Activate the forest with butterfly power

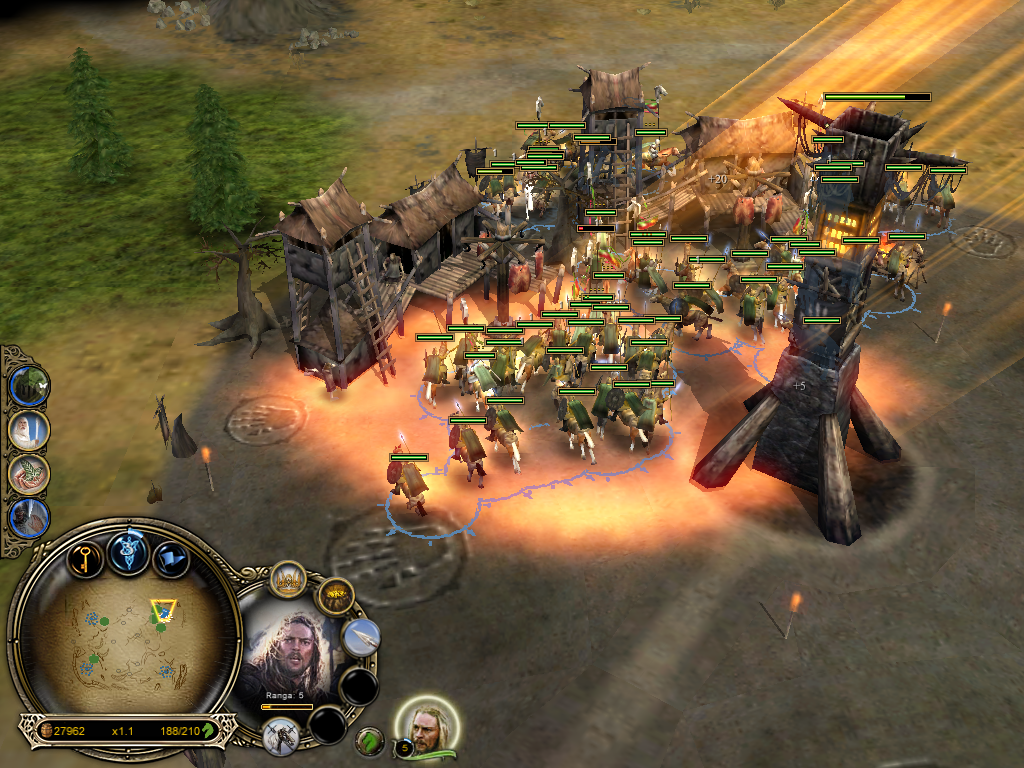(29, 386)
